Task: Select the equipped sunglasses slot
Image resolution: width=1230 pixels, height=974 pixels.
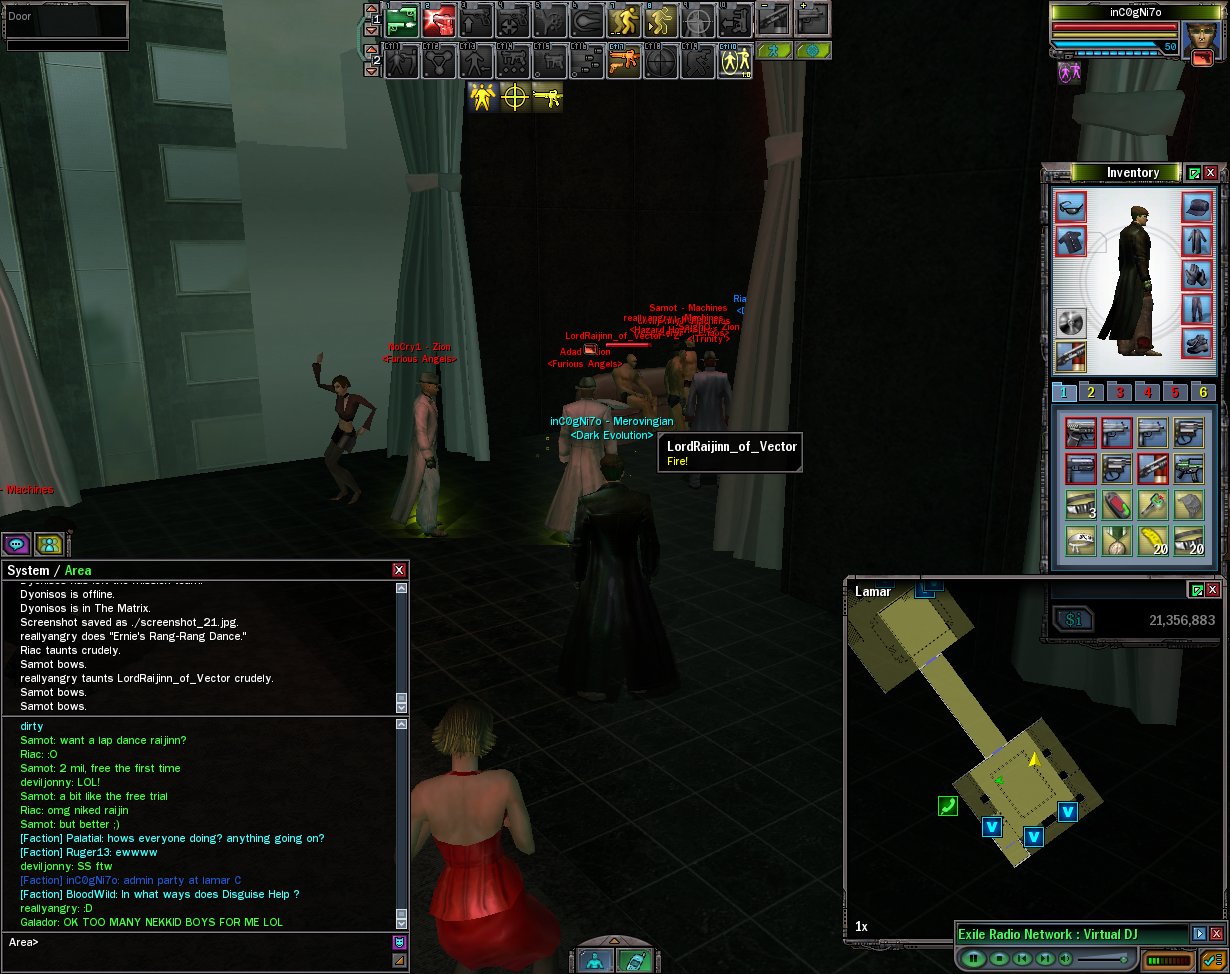Action: (x=1071, y=207)
